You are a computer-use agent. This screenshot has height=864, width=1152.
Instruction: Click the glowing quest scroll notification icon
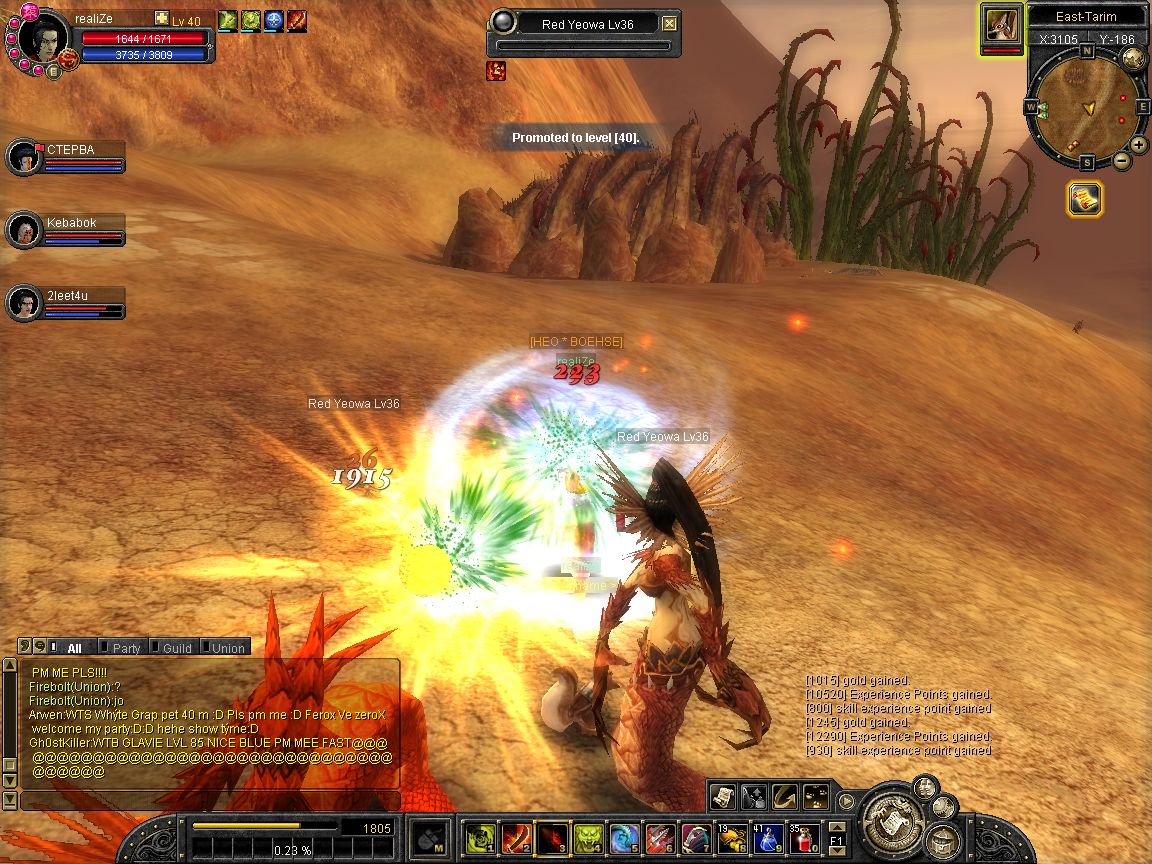(x=1084, y=199)
